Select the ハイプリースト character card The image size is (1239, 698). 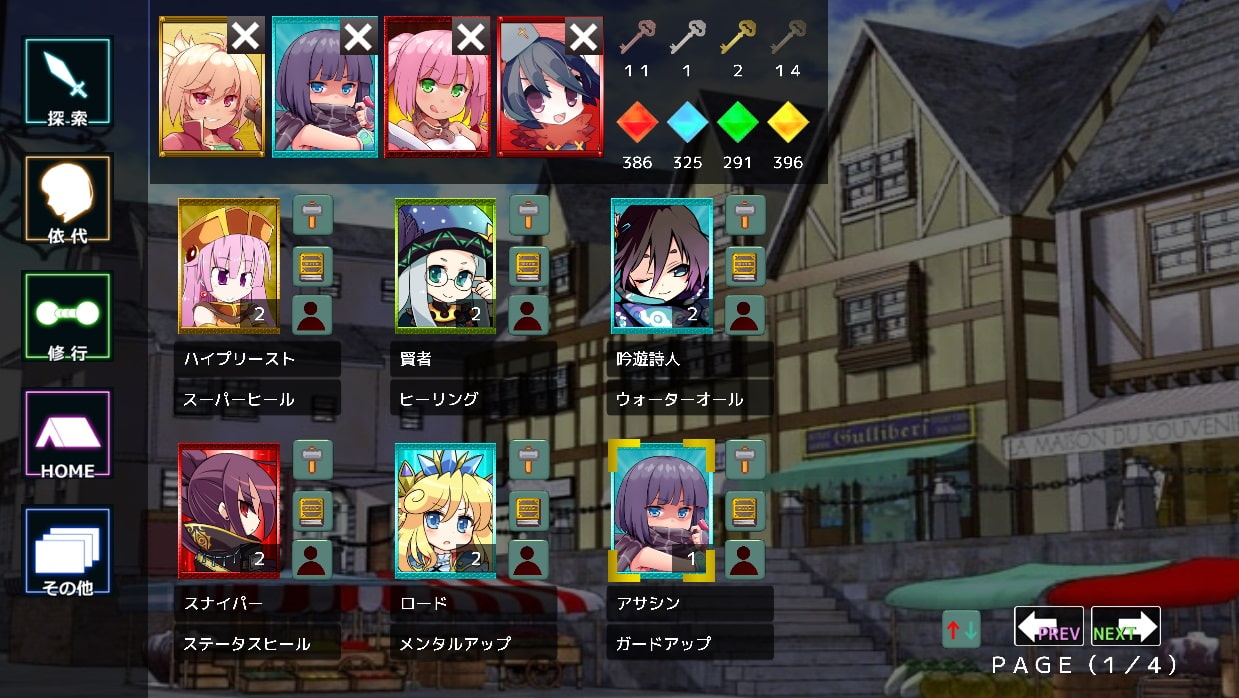pyautogui.click(x=228, y=265)
